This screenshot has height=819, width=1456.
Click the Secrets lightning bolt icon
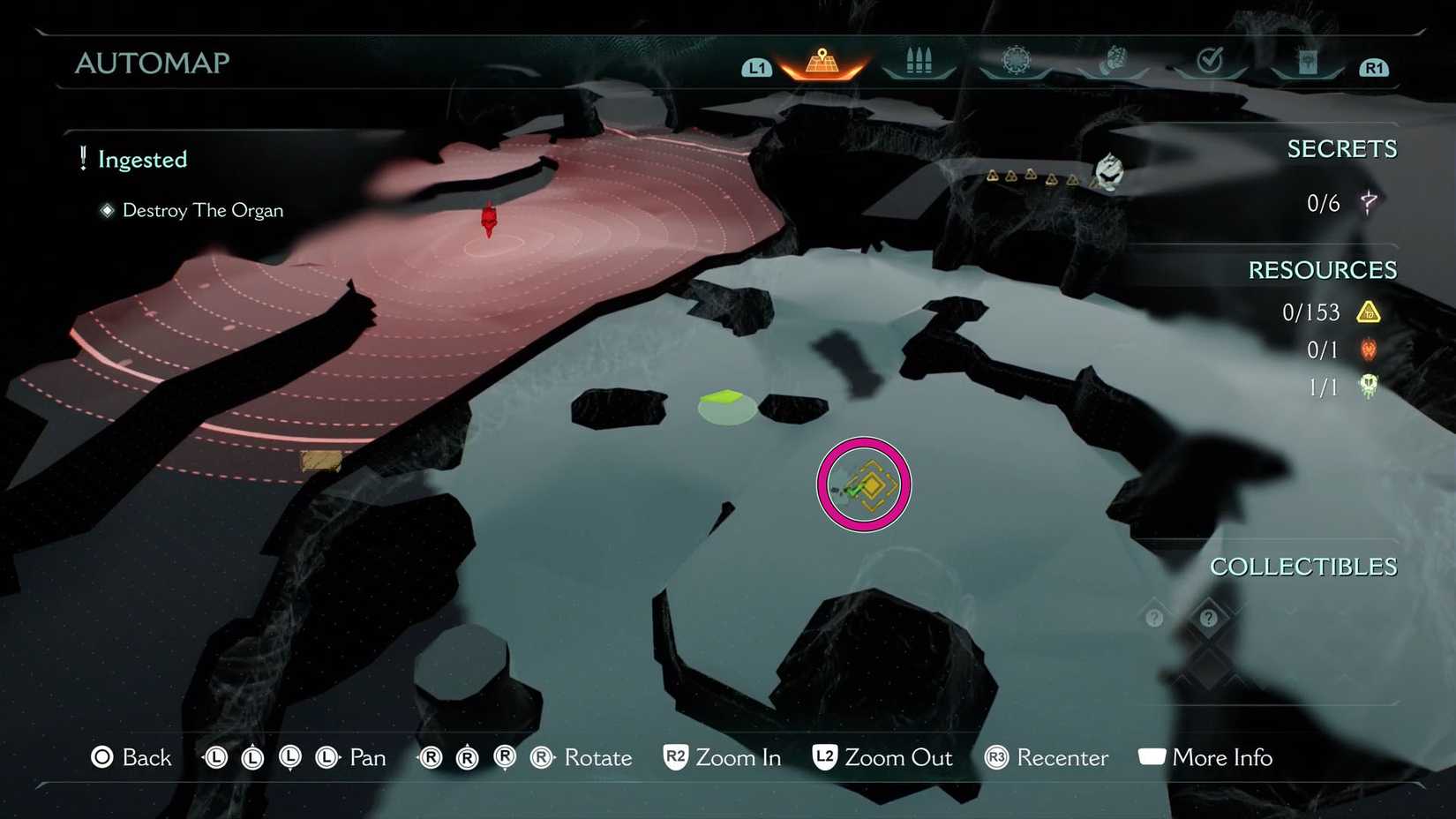pos(1368,202)
